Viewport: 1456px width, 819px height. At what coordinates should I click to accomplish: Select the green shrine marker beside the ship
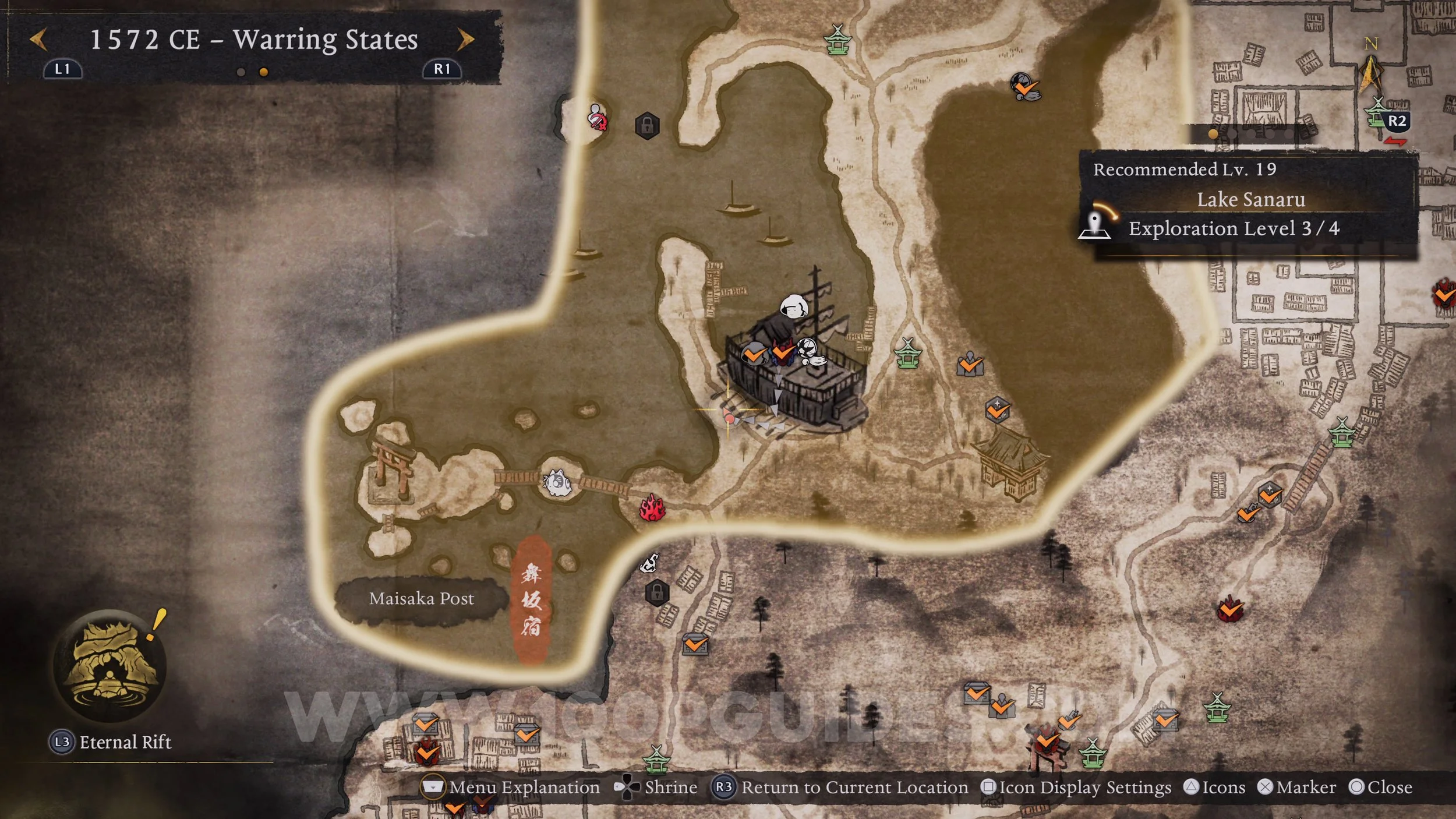(908, 354)
